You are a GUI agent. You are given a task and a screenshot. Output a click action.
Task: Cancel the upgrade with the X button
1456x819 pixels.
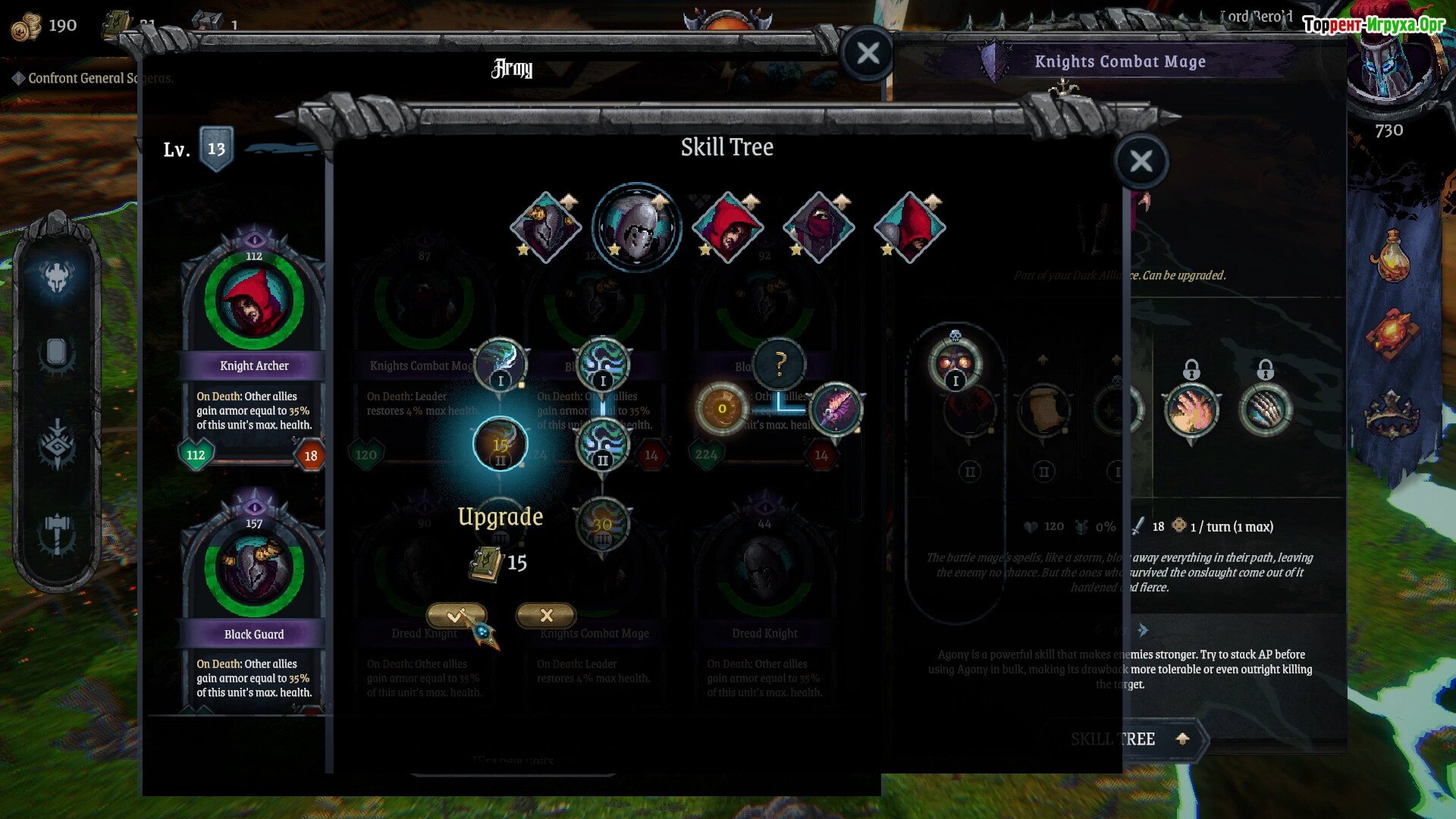[546, 615]
